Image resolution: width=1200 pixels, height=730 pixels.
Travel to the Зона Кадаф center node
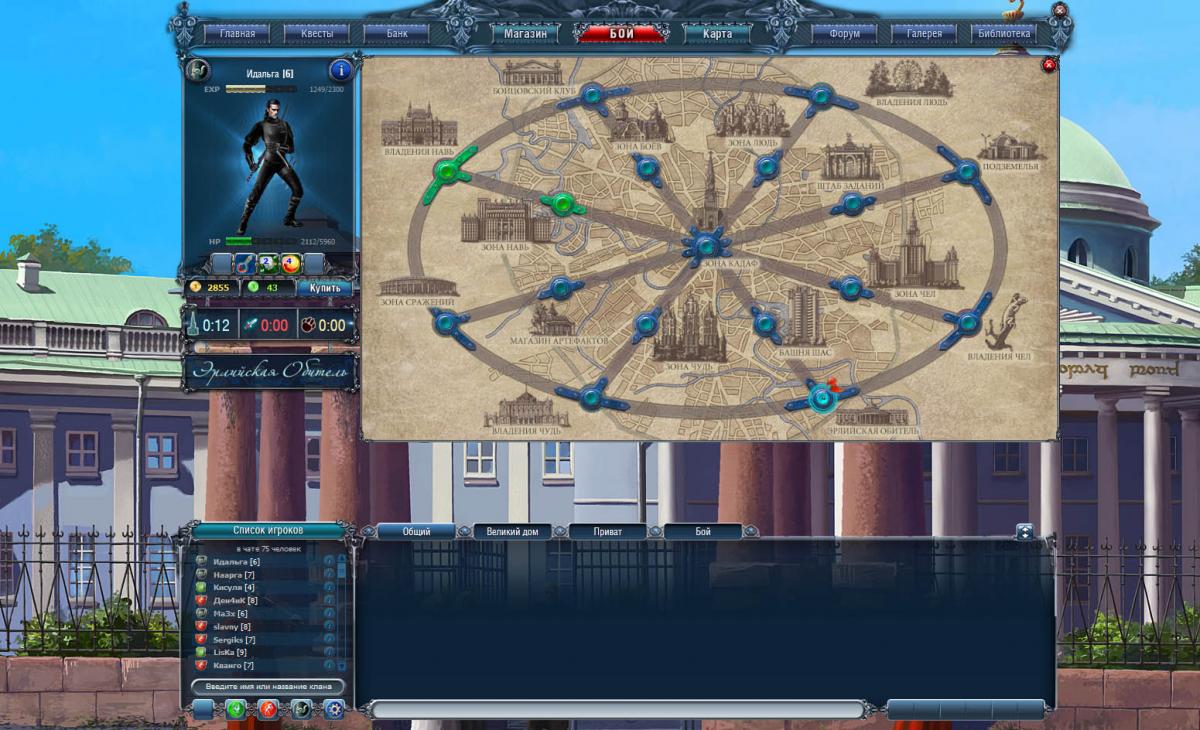707,243
